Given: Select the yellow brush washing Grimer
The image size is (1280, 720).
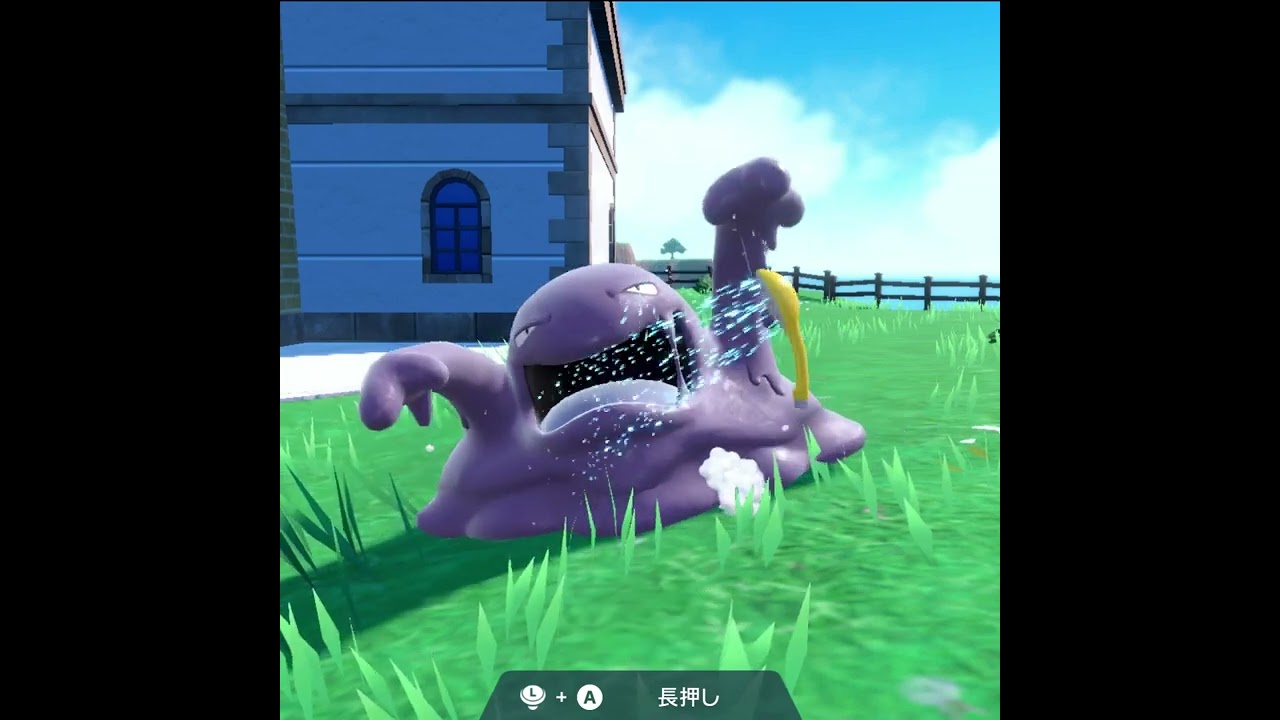Looking at the screenshot, I should click(788, 330).
